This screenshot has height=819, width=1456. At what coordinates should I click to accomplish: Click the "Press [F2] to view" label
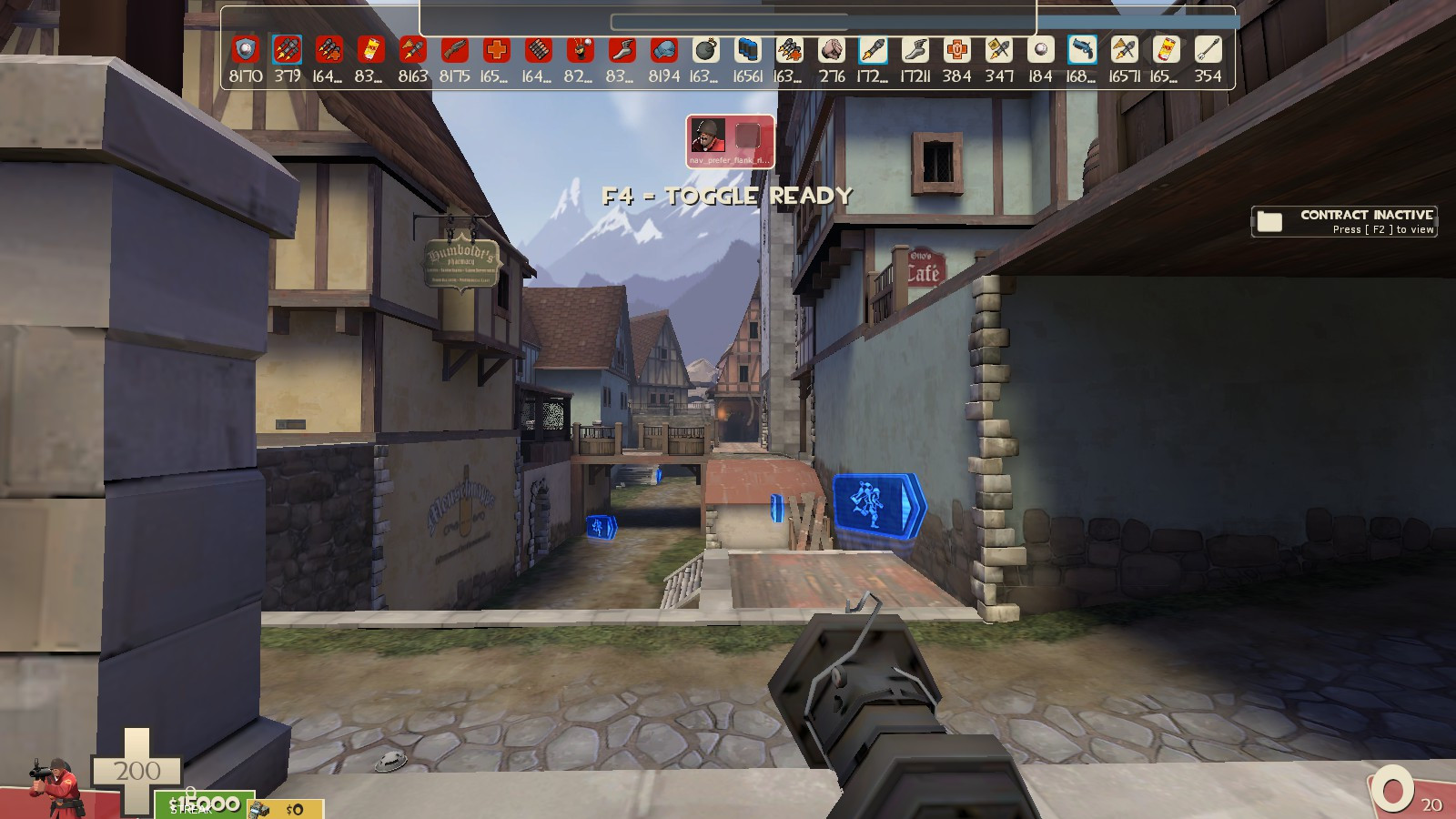(x=1383, y=230)
